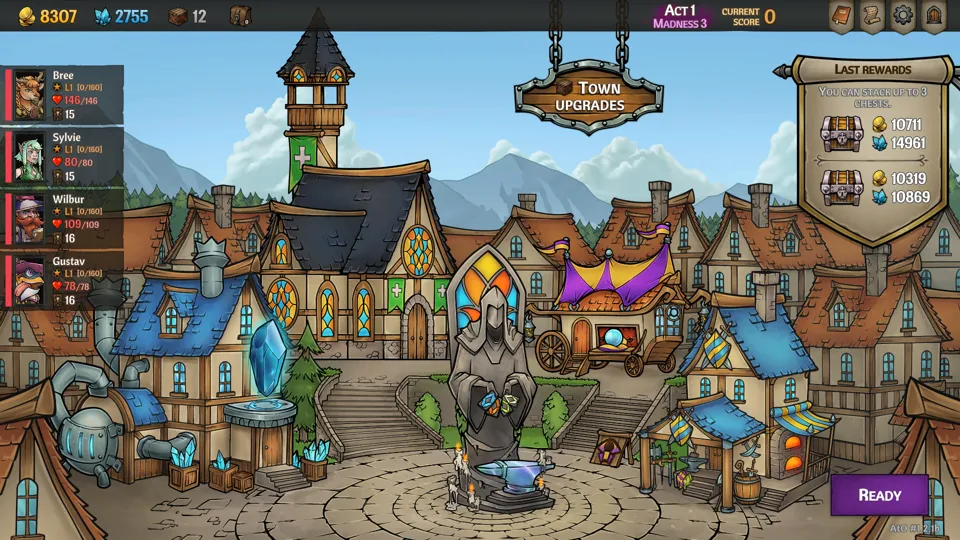
Task: Click the door exit icon
Action: coord(934,16)
